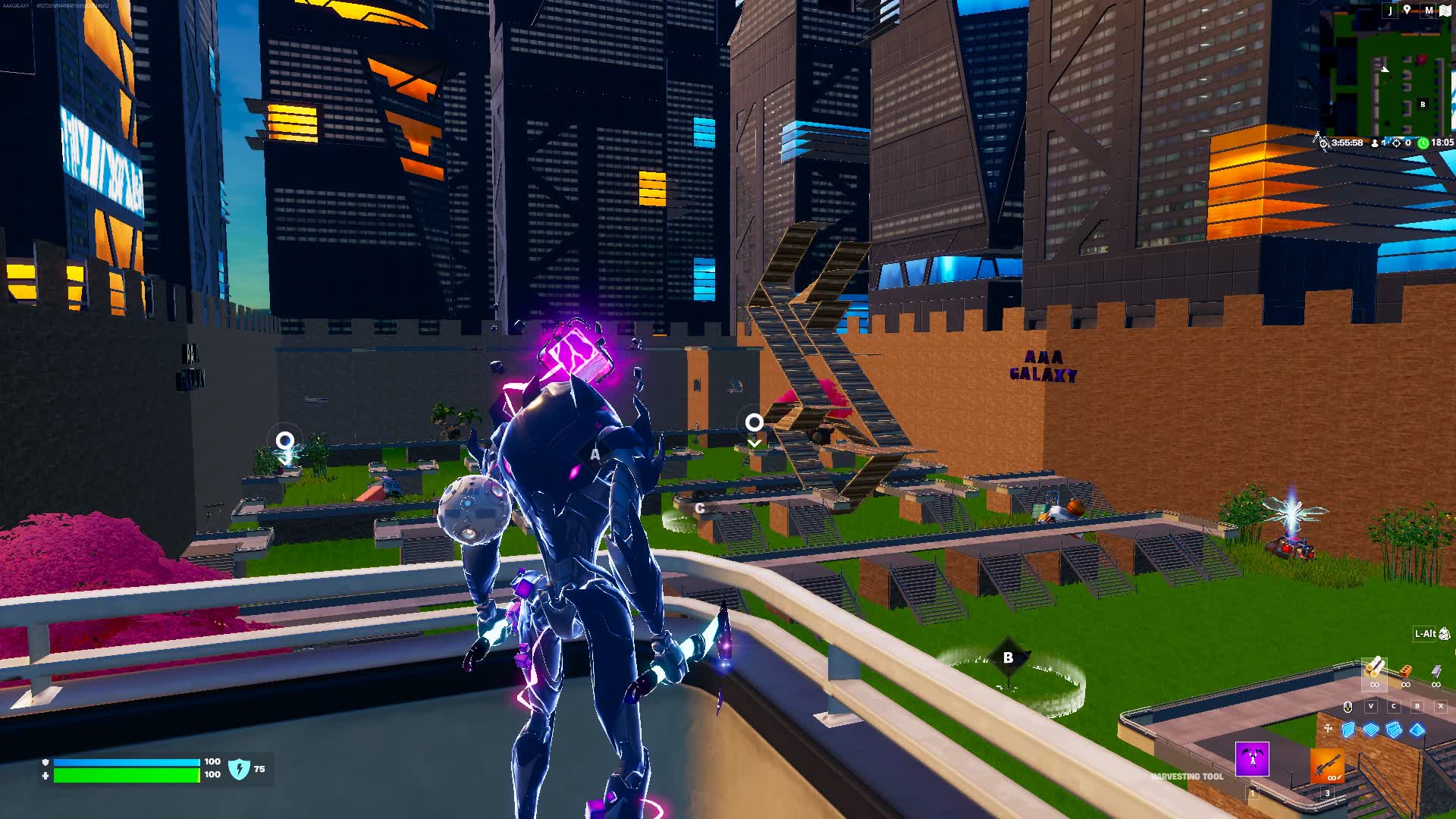Open the backpack inventory icon

pos(1444,634)
